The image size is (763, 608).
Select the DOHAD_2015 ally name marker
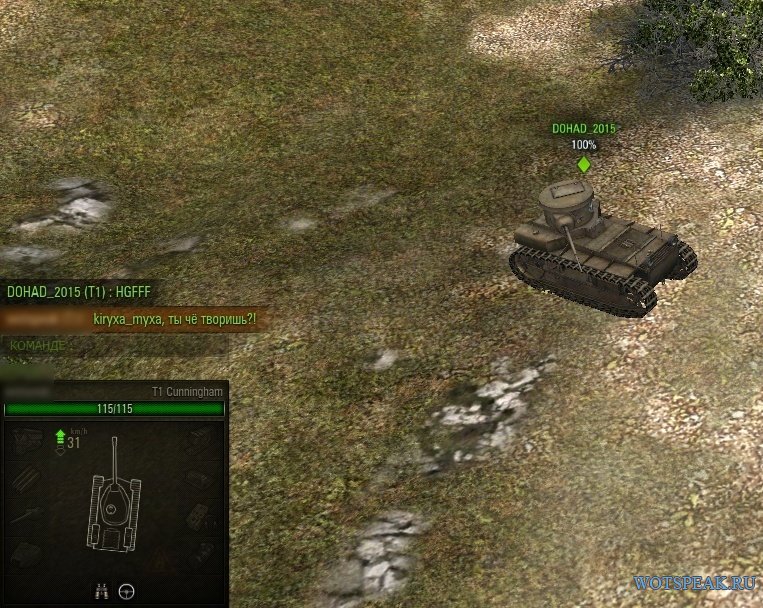pyautogui.click(x=584, y=129)
